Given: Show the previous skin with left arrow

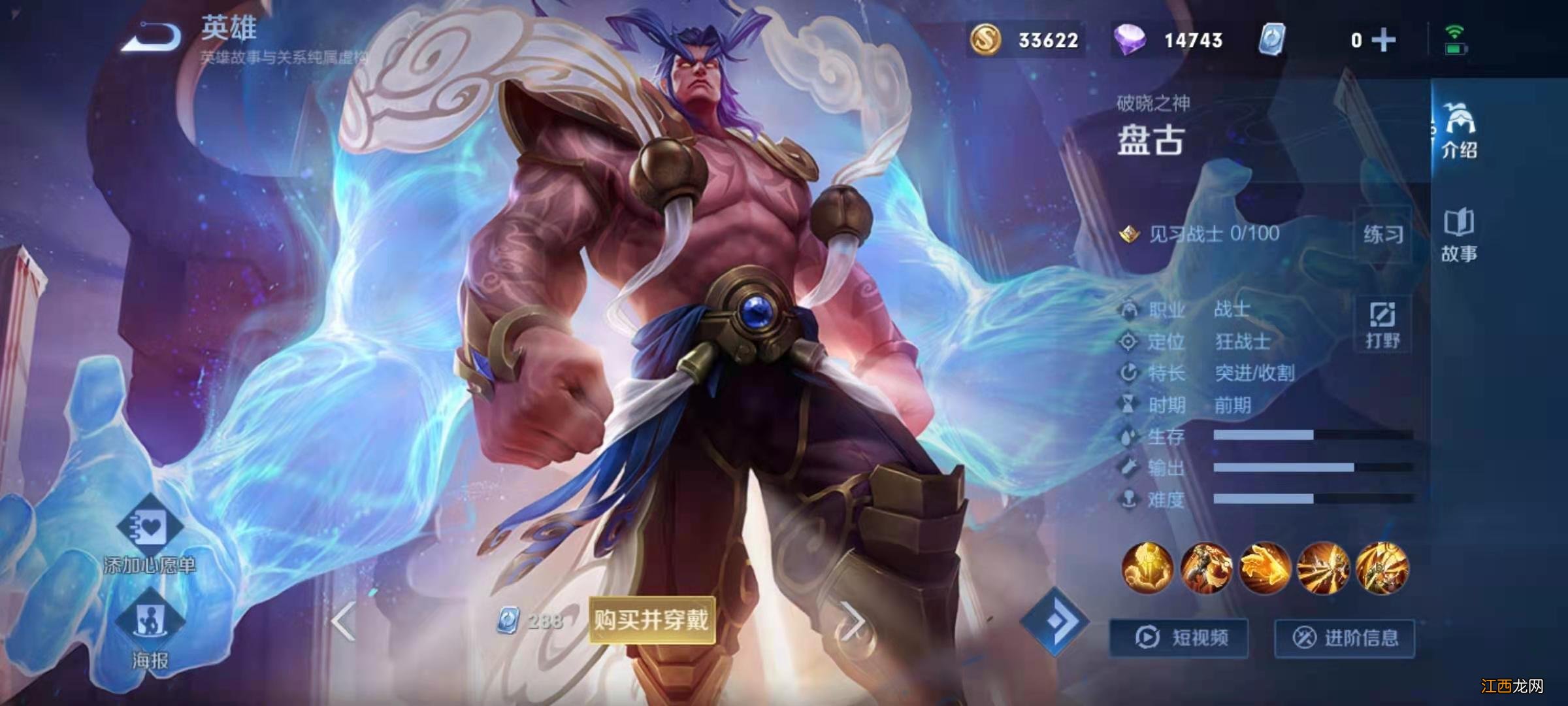Looking at the screenshot, I should (344, 621).
